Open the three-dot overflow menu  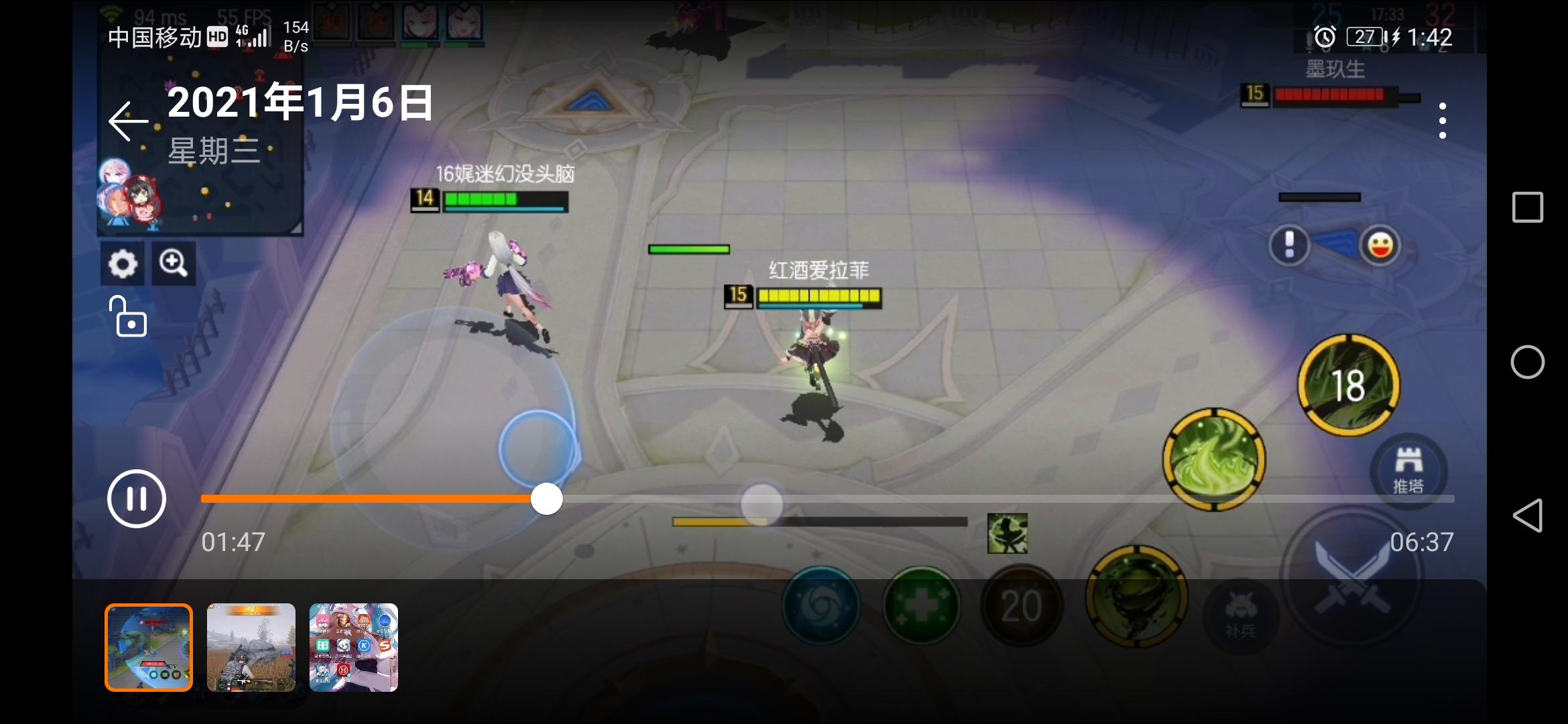(x=1442, y=119)
